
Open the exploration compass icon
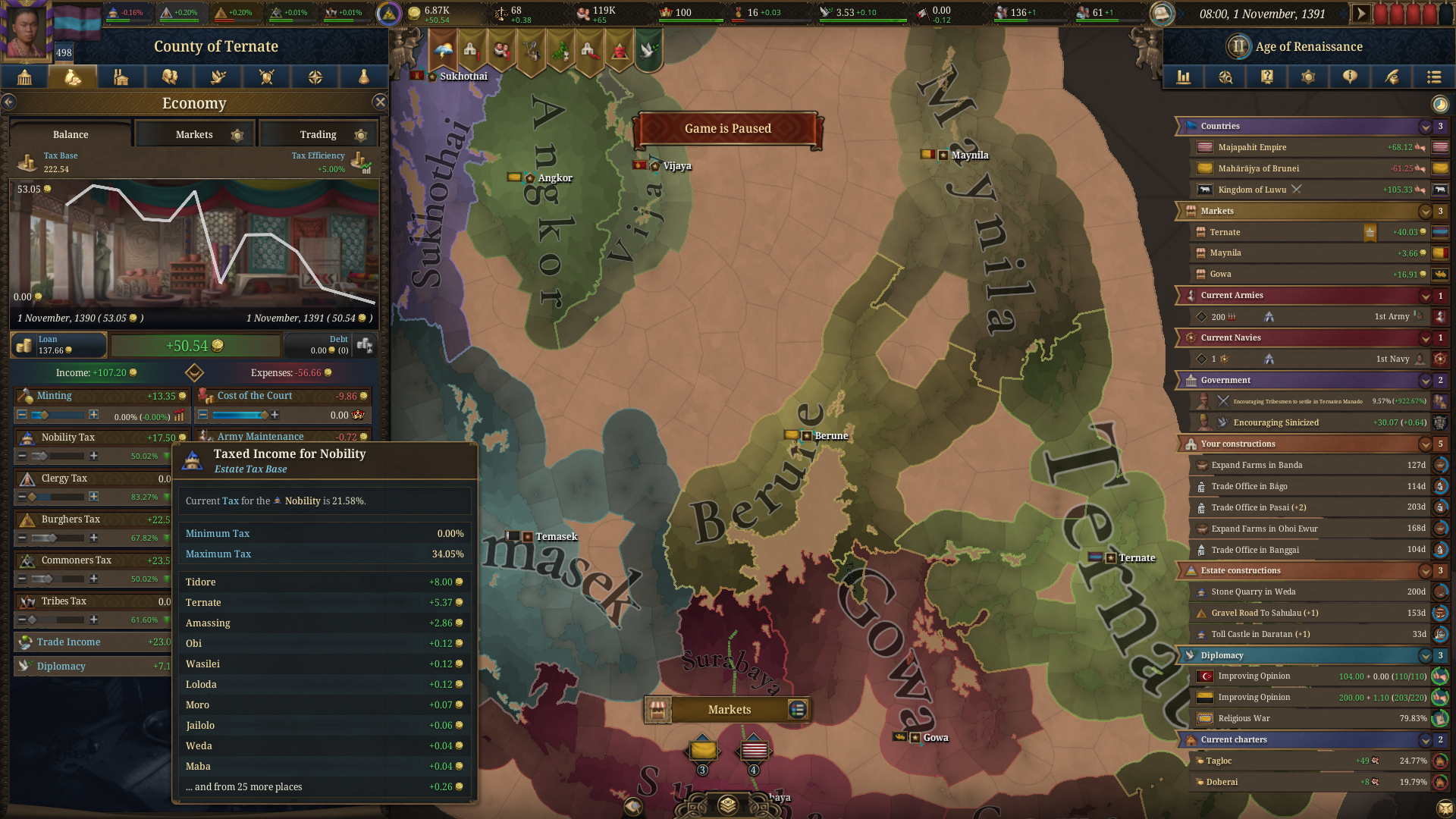point(315,77)
